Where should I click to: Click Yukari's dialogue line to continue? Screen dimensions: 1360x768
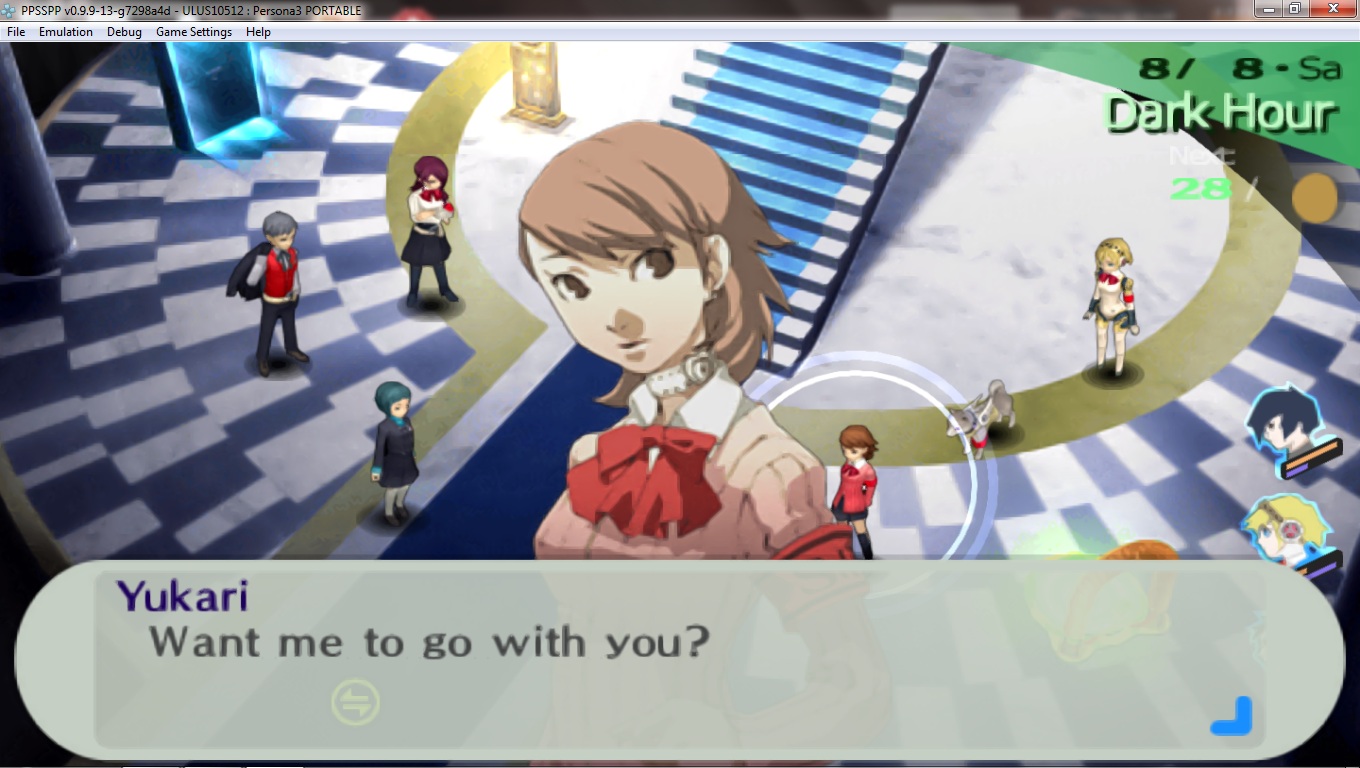coord(429,642)
